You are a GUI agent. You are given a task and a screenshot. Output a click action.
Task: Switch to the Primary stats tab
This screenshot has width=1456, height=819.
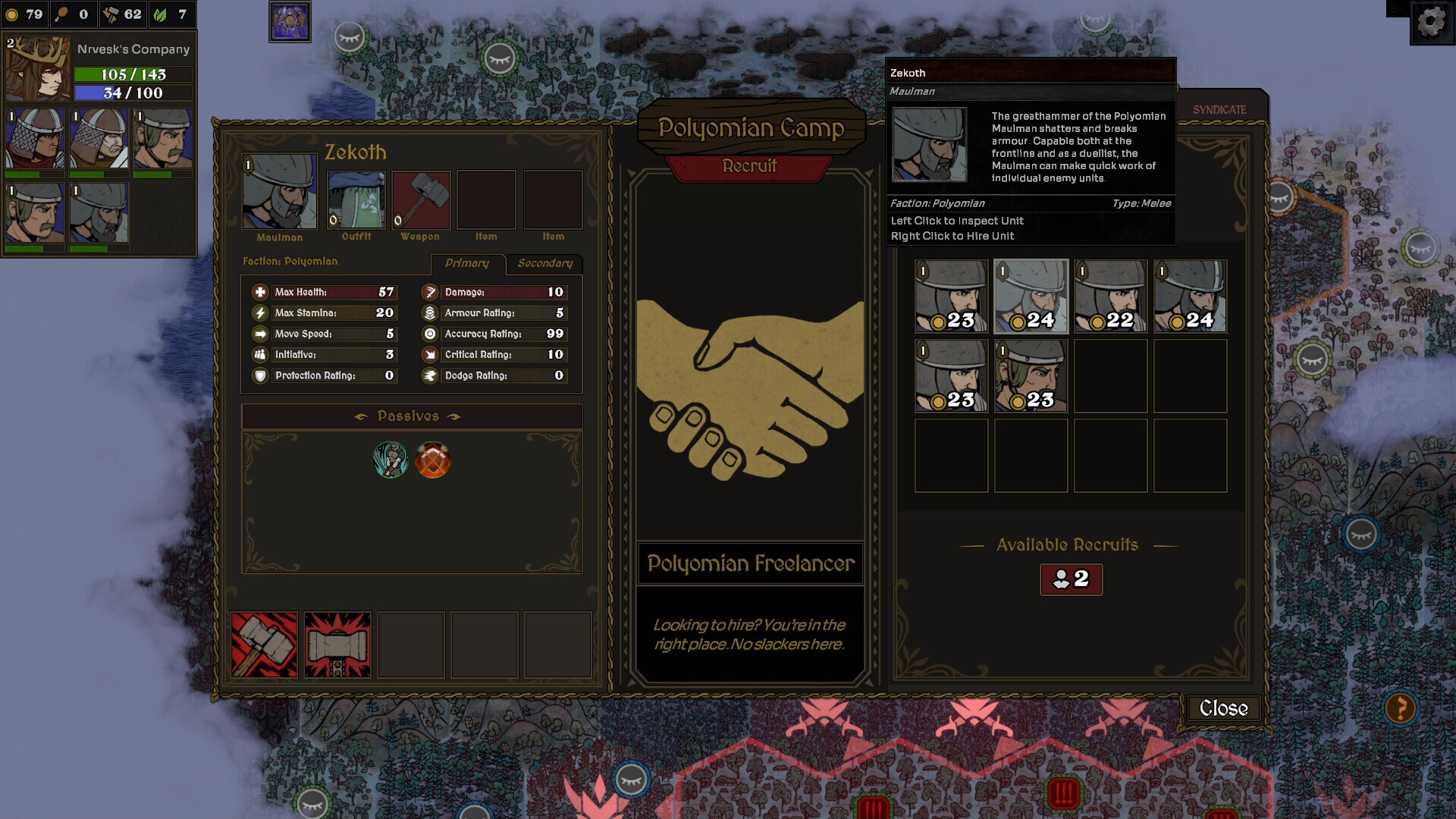coord(467,263)
